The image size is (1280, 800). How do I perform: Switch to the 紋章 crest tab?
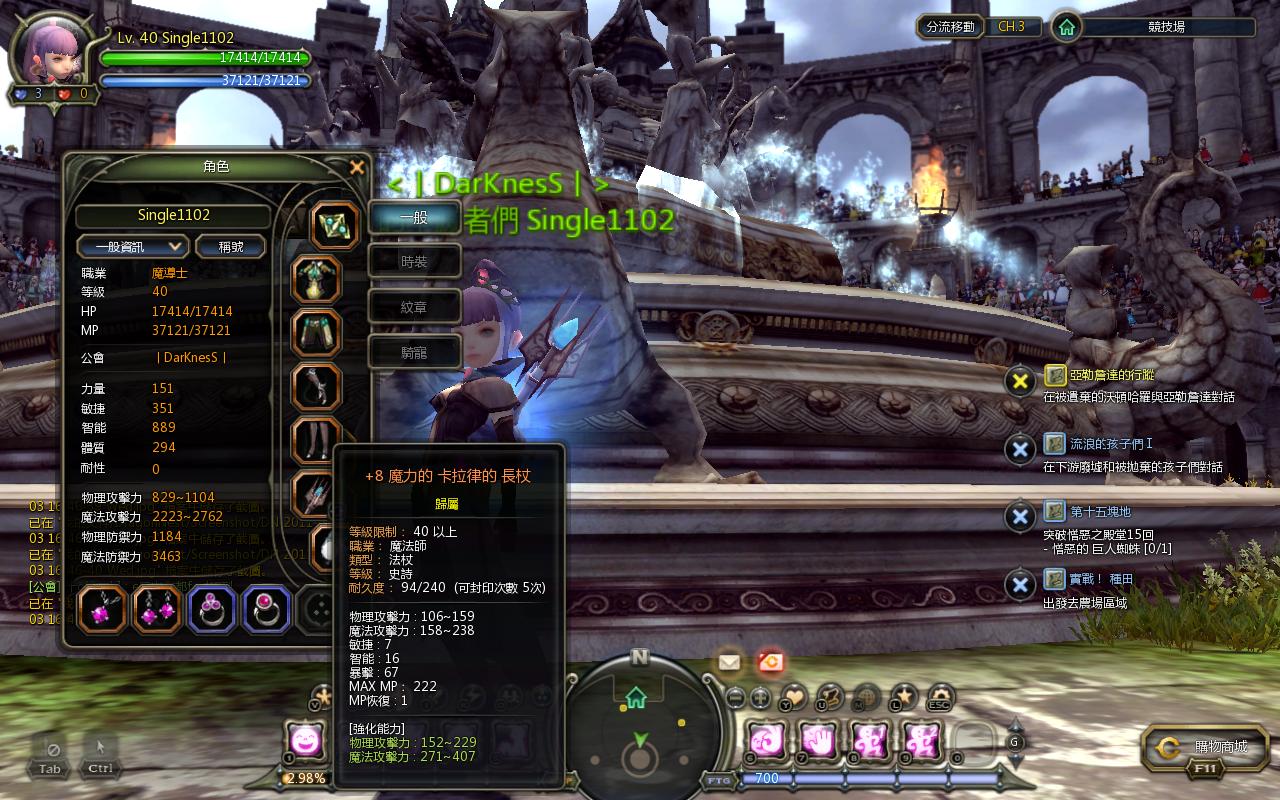[414, 307]
